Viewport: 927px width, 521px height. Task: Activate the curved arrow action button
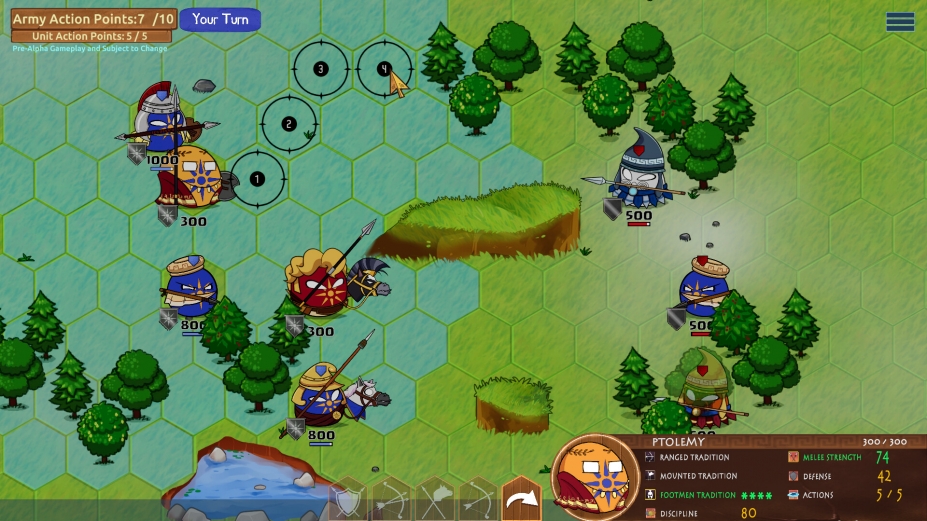pos(520,498)
